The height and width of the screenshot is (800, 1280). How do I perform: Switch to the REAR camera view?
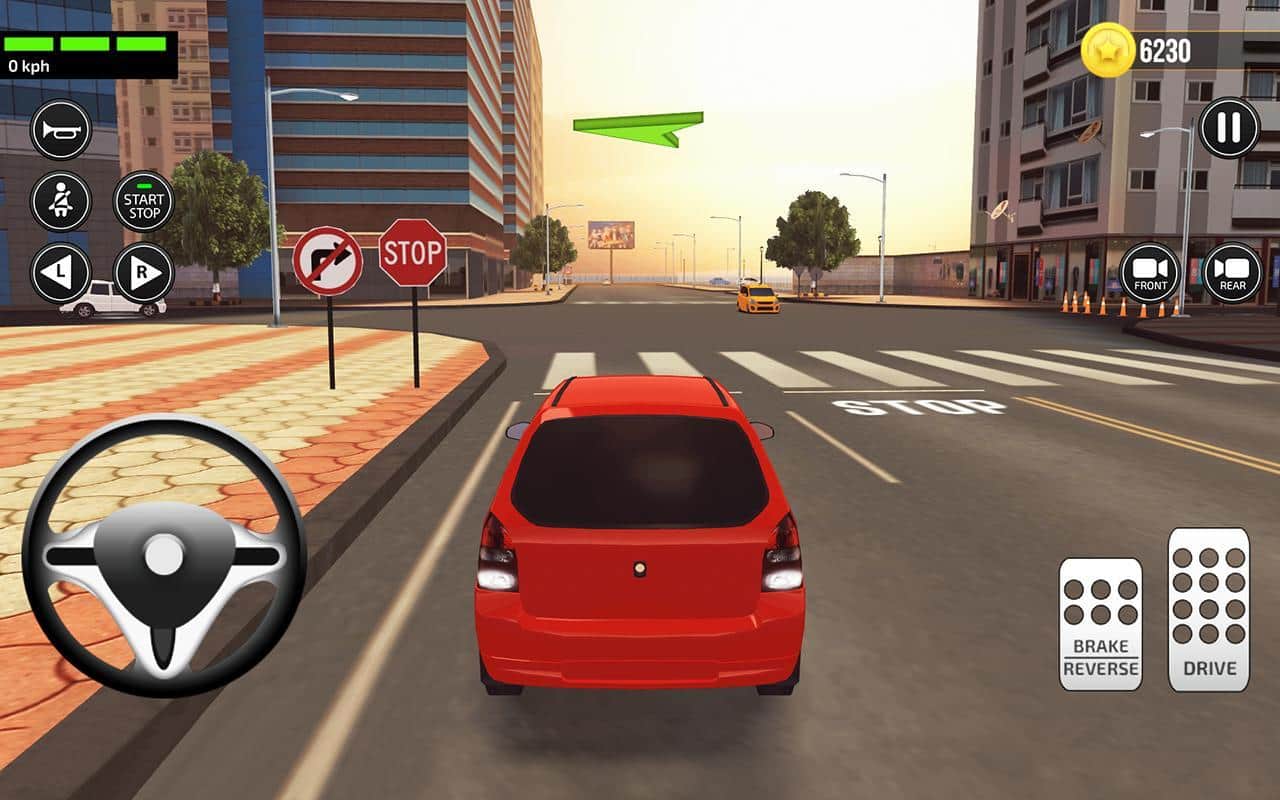point(1232,273)
